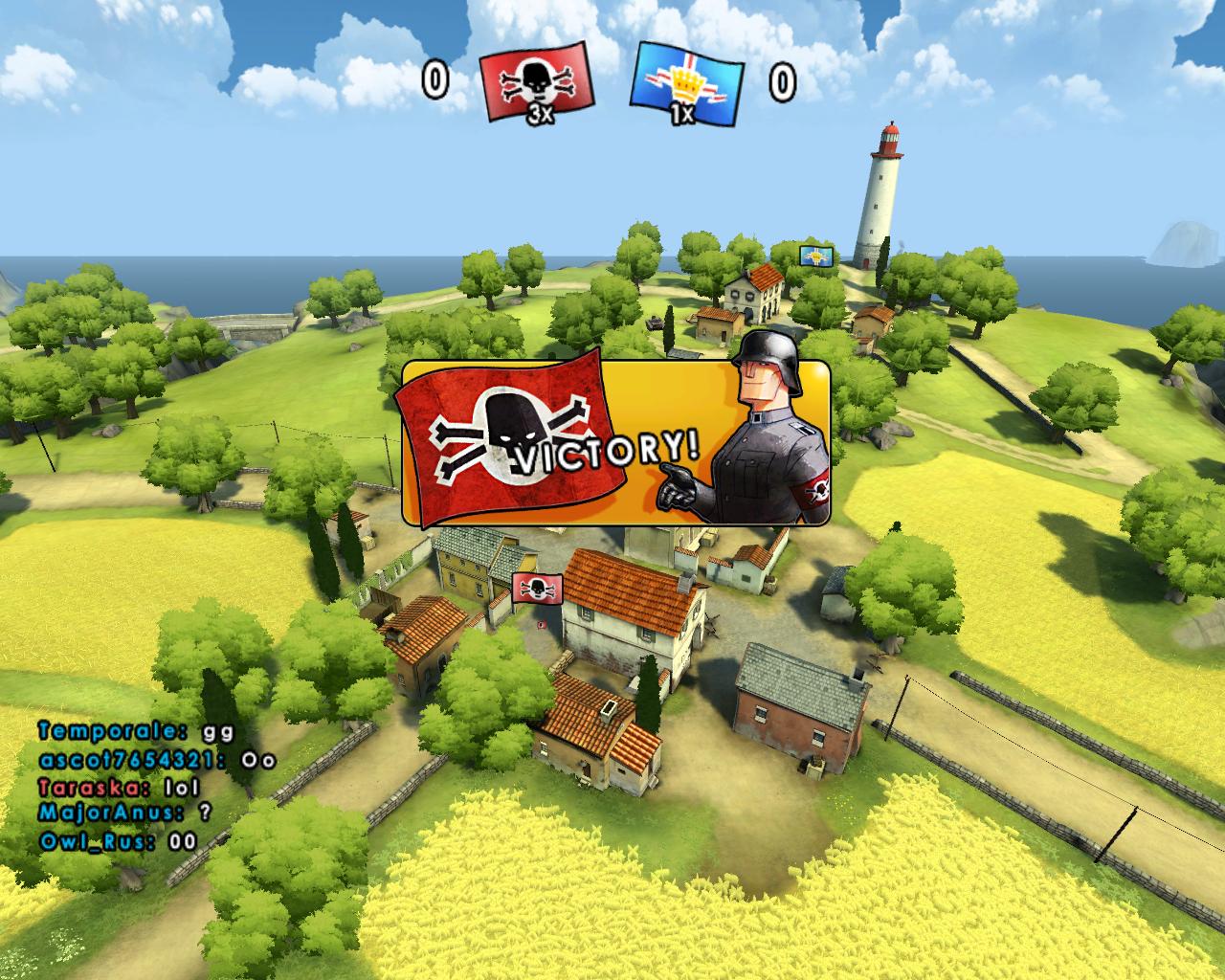1225x980 pixels.
Task: Click the red skull capture point marker
Action: pyautogui.click(x=537, y=587)
